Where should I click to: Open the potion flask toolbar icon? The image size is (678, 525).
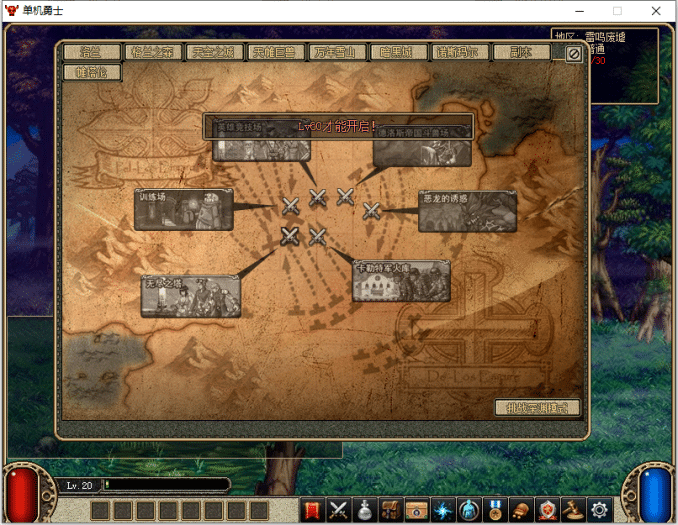[365, 510]
